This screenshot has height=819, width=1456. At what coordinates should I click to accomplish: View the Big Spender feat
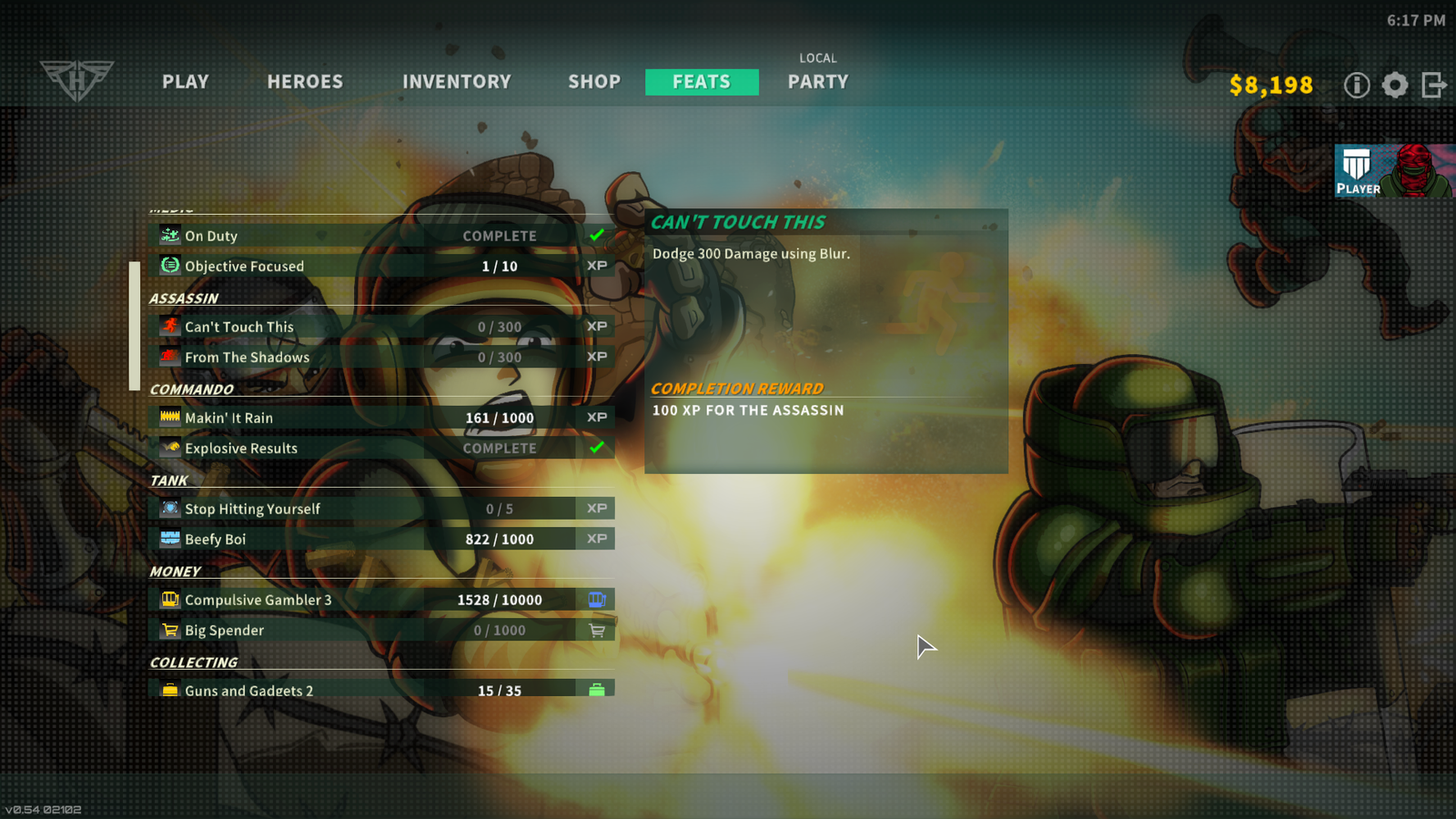pyautogui.click(x=381, y=630)
